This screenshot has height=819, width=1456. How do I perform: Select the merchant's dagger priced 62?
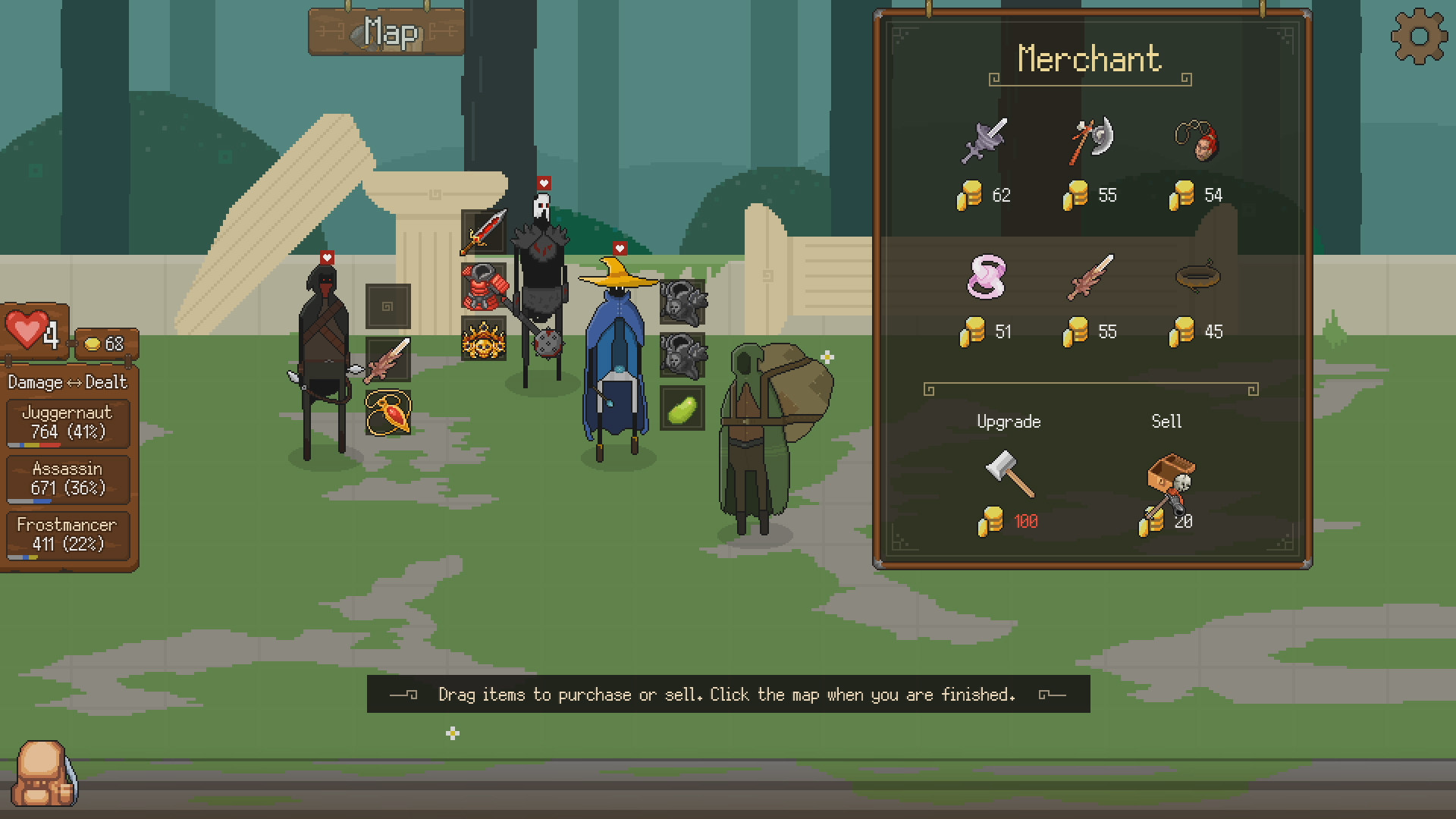984,140
